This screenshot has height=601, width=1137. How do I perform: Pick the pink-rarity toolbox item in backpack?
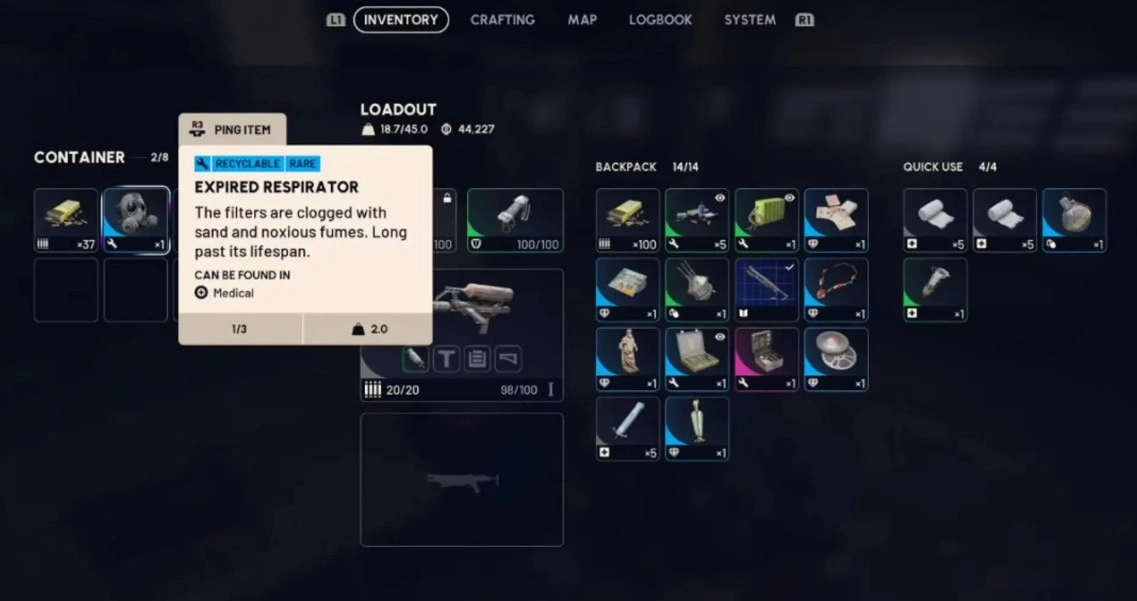coord(767,359)
